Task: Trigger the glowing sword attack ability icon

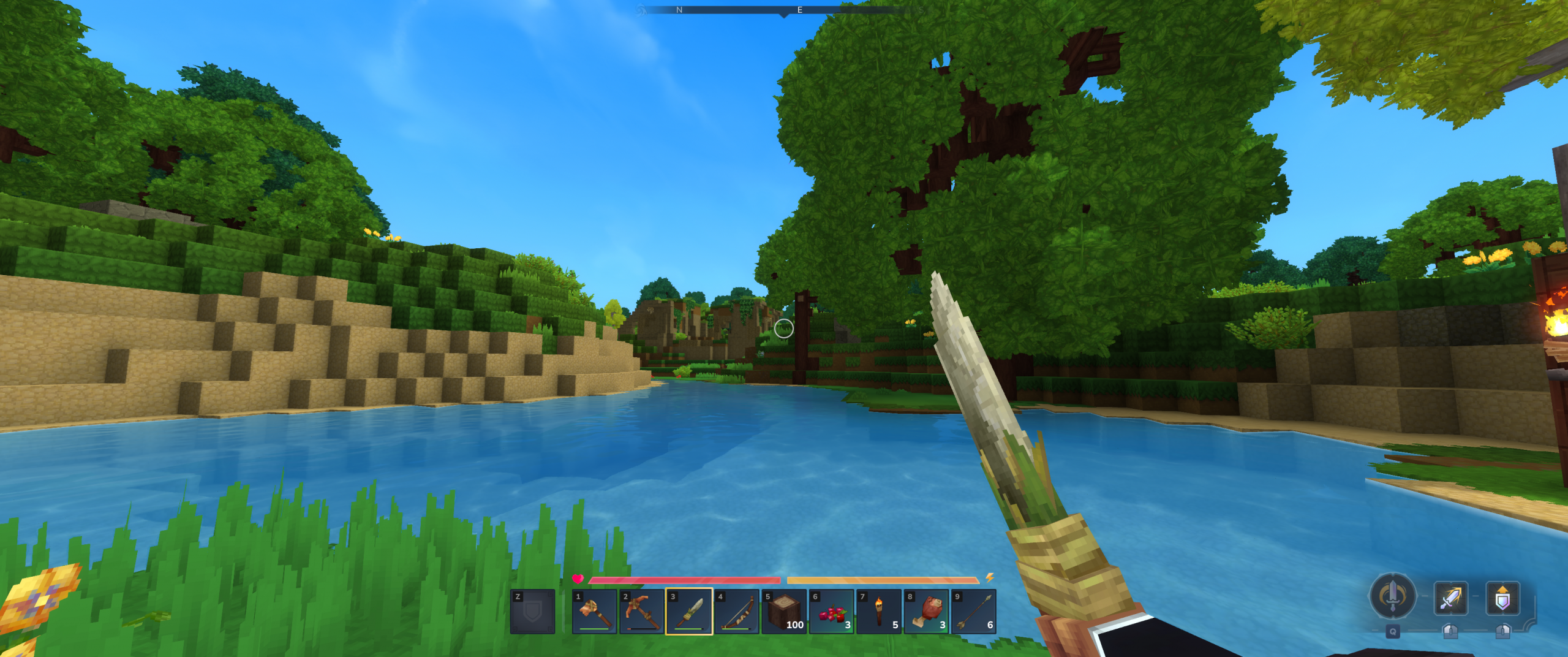Action: pos(1450,598)
